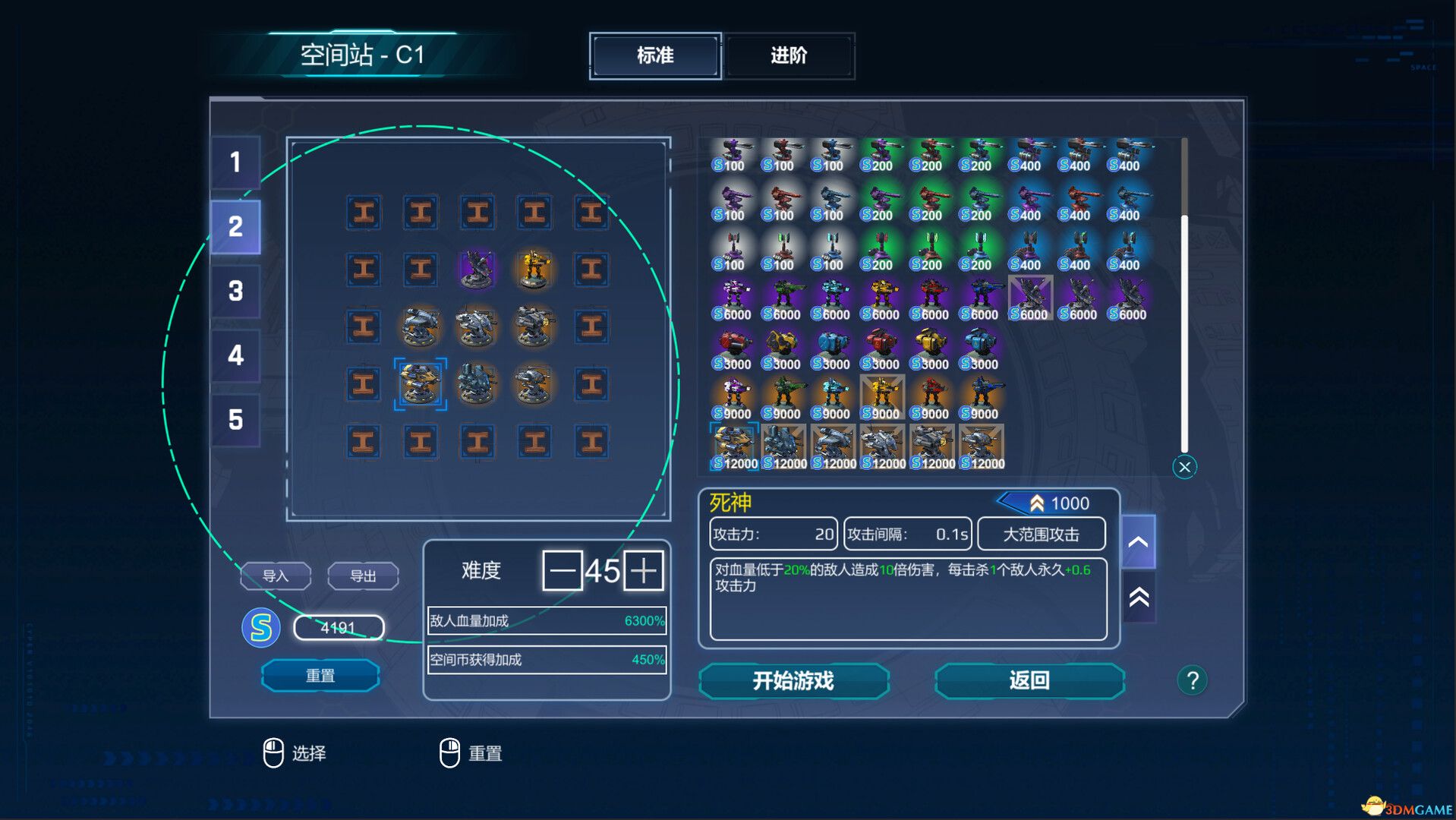Open the 标准 tab
This screenshot has height=820, width=1456.
pyautogui.click(x=654, y=56)
